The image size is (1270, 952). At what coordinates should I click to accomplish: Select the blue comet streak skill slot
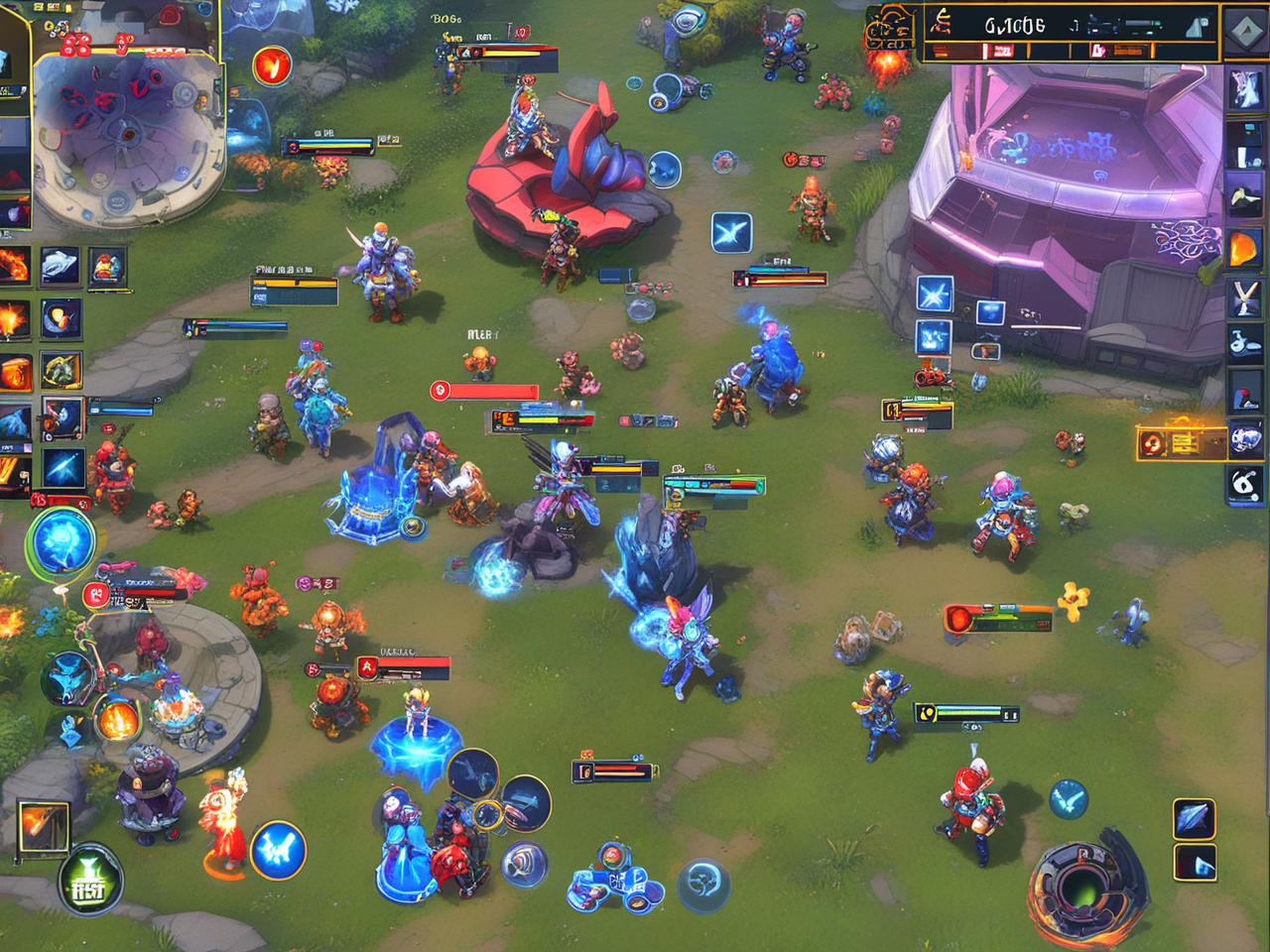(63, 465)
